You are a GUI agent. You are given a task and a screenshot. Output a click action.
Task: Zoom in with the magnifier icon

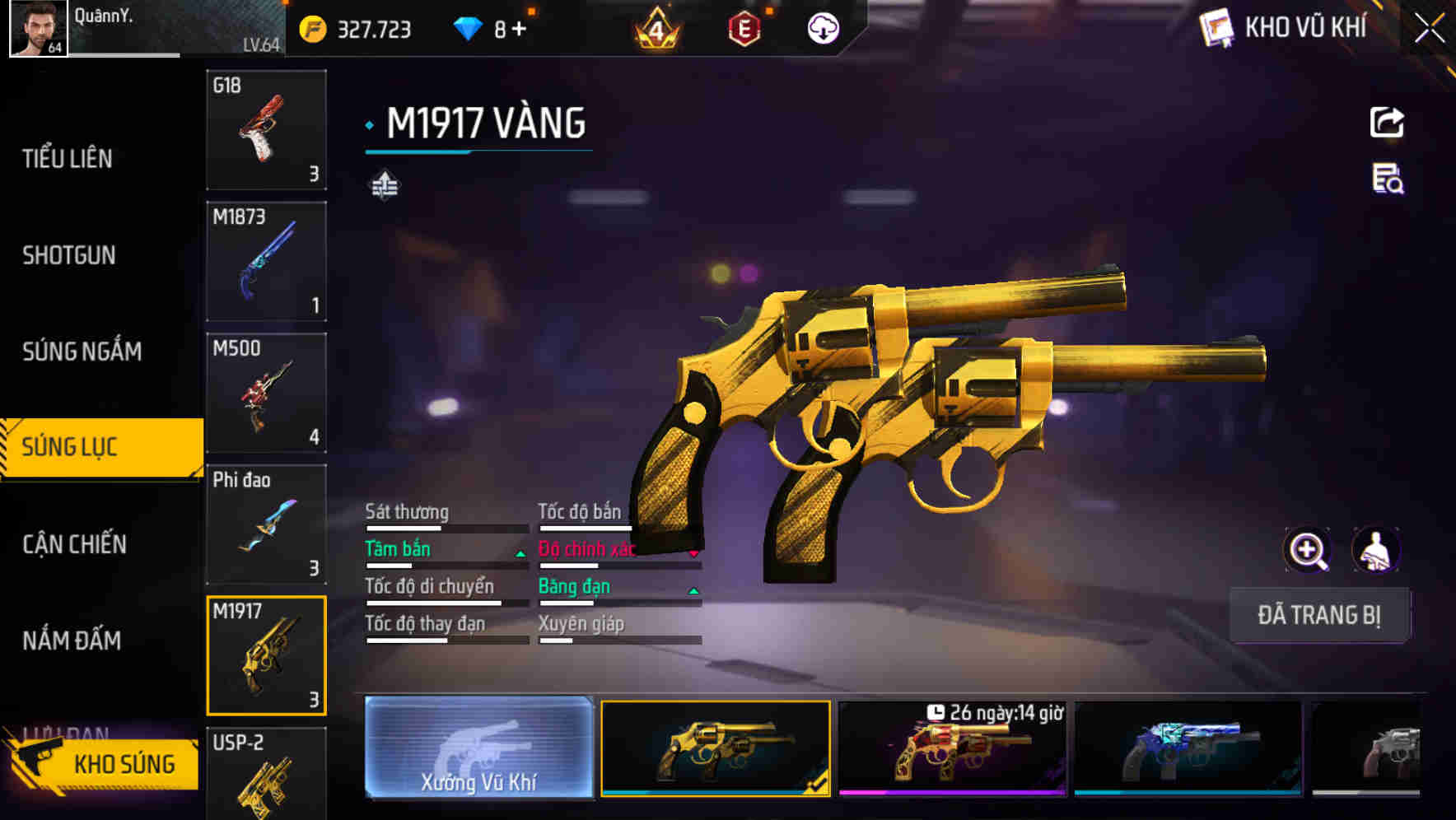coord(1307,550)
